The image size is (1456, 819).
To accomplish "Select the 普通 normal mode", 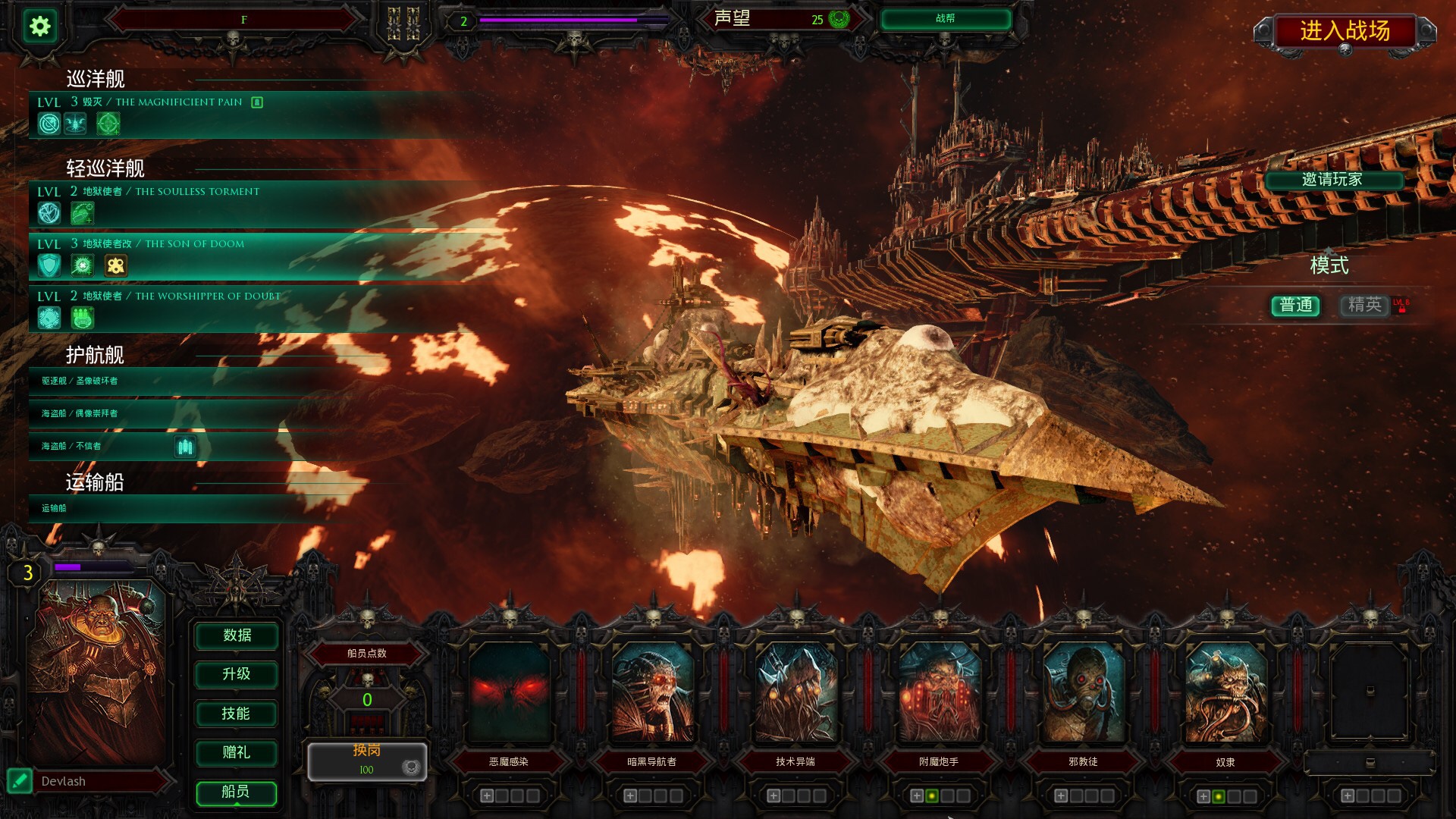I will coord(1295,305).
